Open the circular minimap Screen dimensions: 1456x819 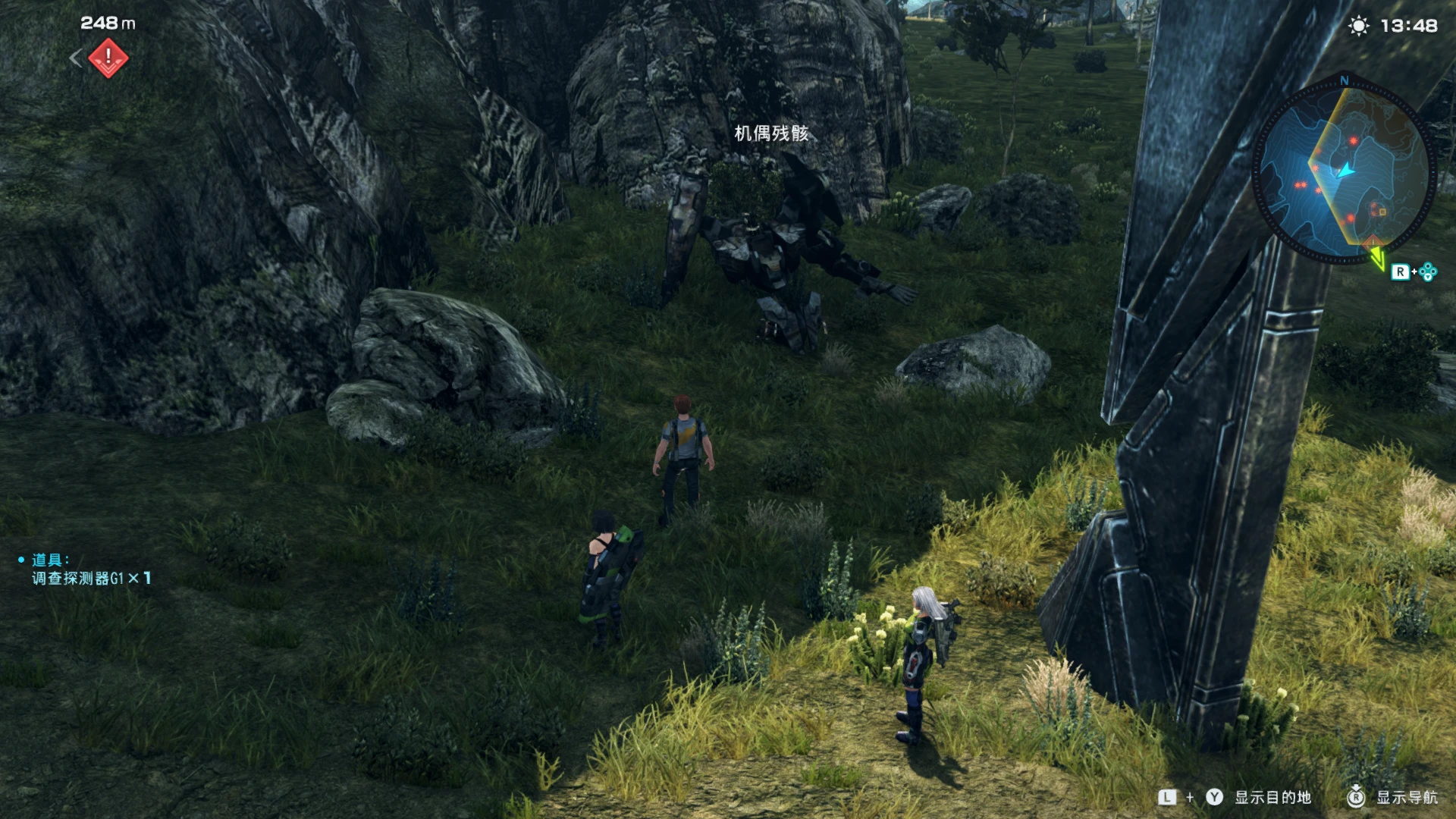(x=1343, y=173)
